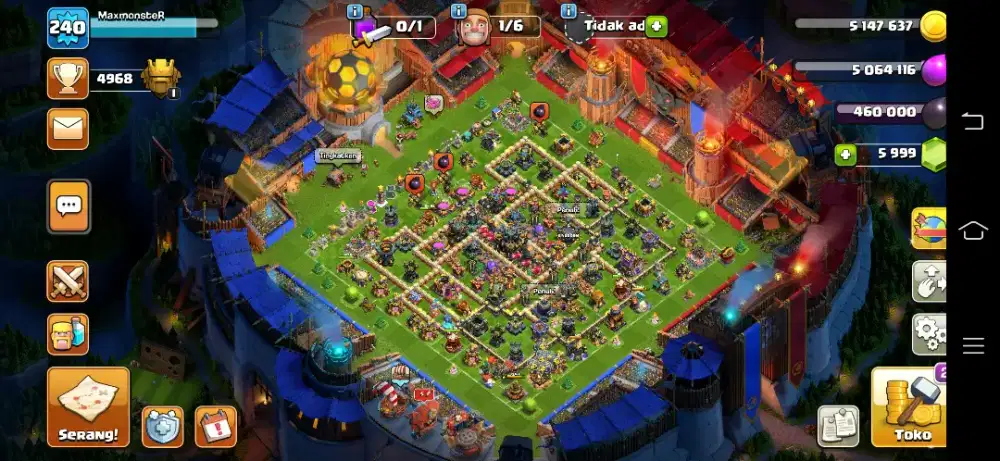Open the Serang! attack map button
The height and width of the screenshot is (461, 1000).
(x=88, y=406)
